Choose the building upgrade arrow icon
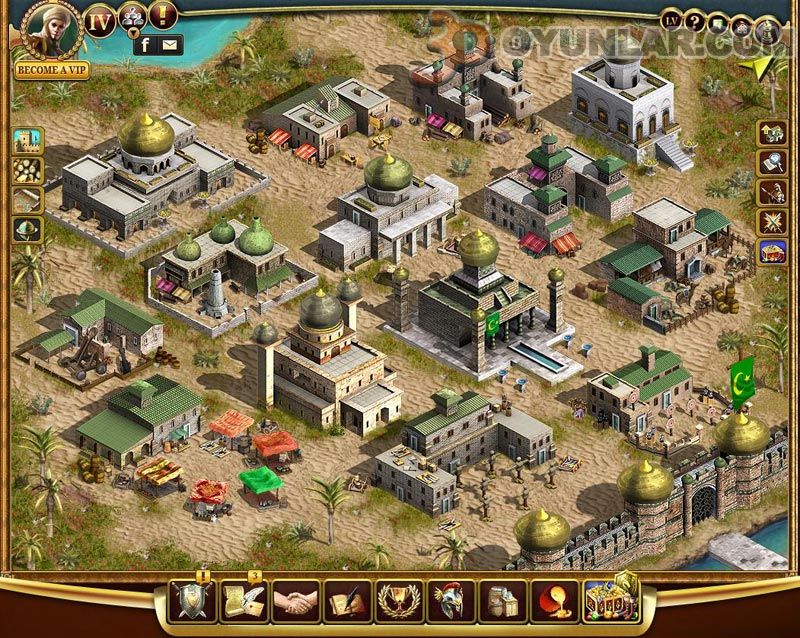Screen dimensions: 800x638 [771, 132]
